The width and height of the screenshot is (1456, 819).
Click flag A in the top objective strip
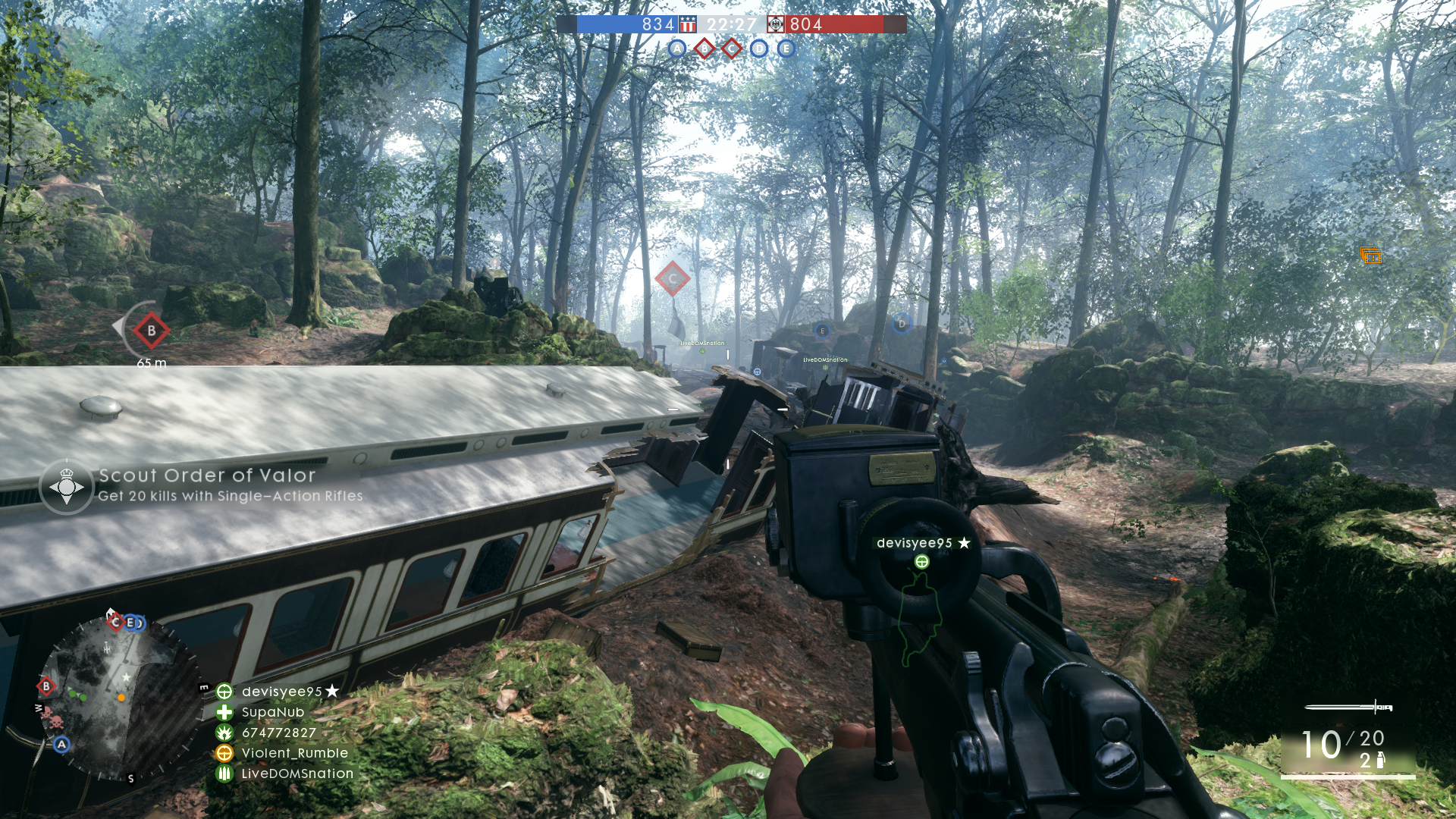[677, 49]
